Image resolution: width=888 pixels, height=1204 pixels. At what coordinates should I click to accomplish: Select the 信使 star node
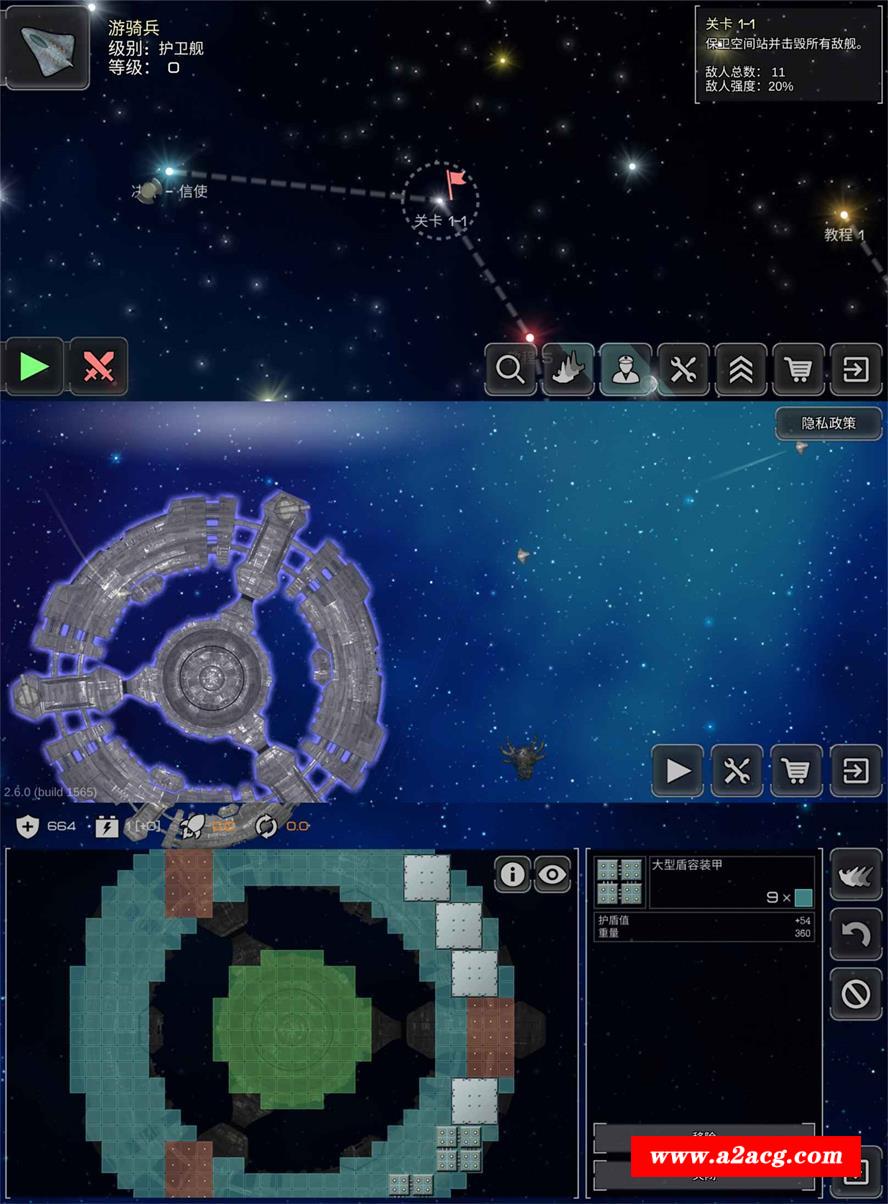pyautogui.click(x=168, y=173)
